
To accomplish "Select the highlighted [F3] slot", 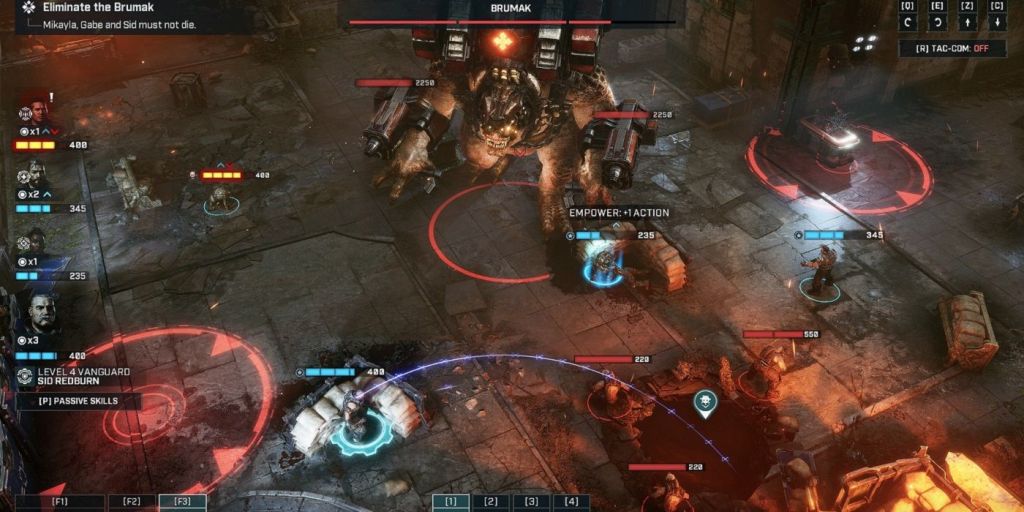I will (x=182, y=502).
